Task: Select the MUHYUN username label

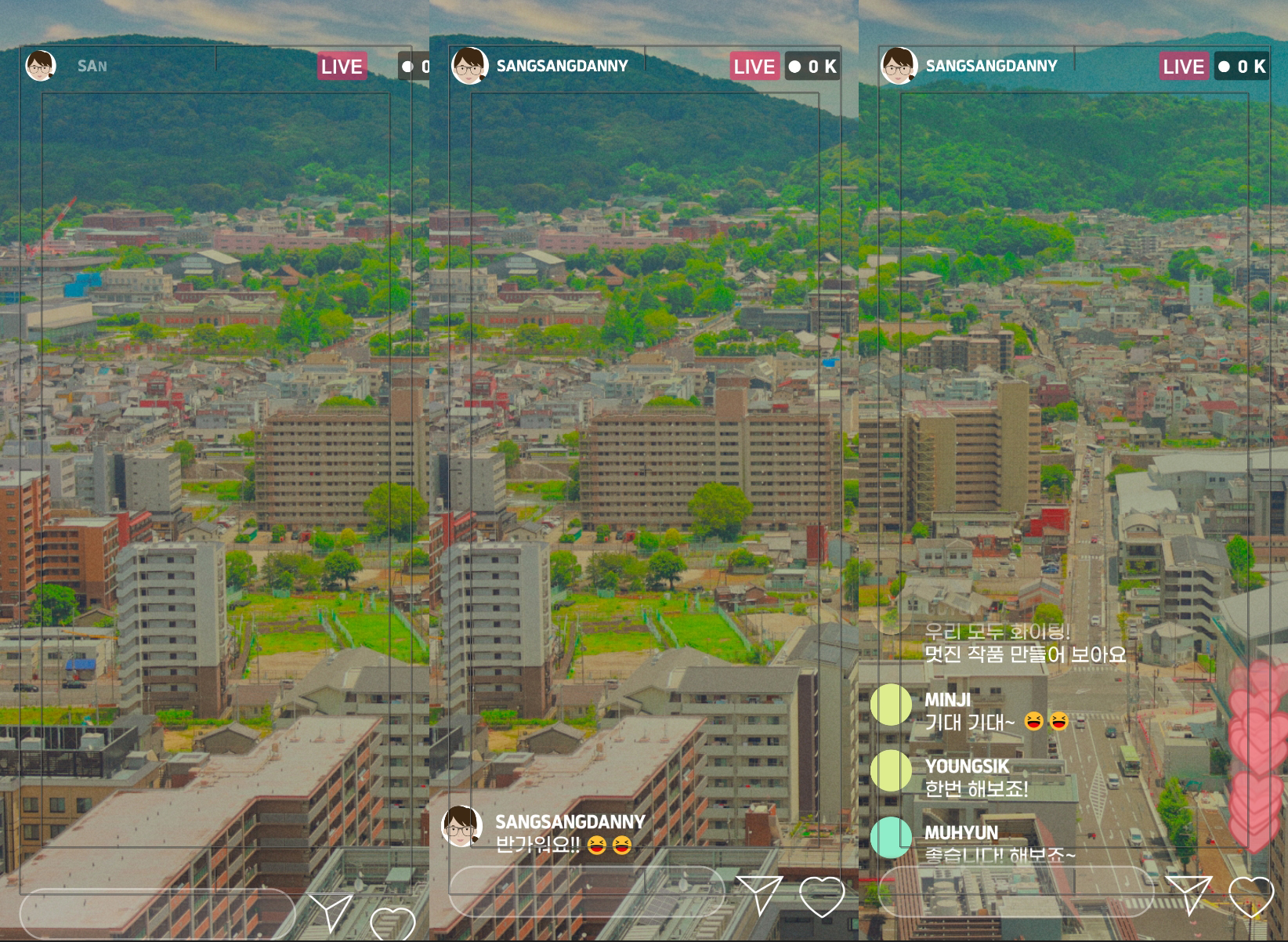Action: (x=961, y=832)
